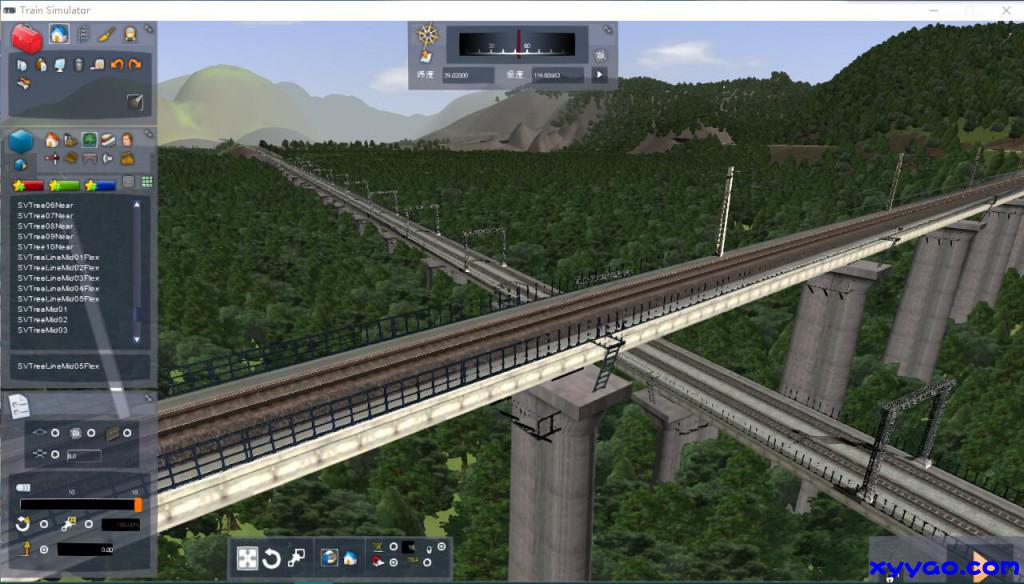Select the trash can delete tool
The image size is (1024, 584).
[78, 65]
